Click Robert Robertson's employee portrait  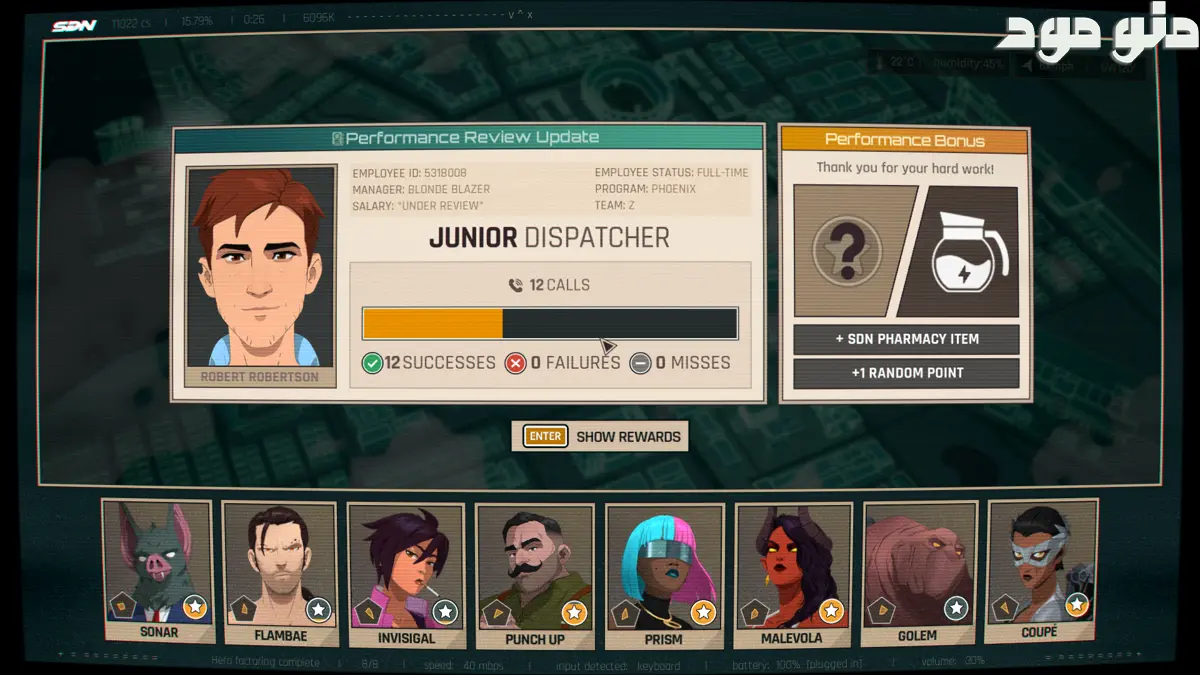pyautogui.click(x=260, y=267)
